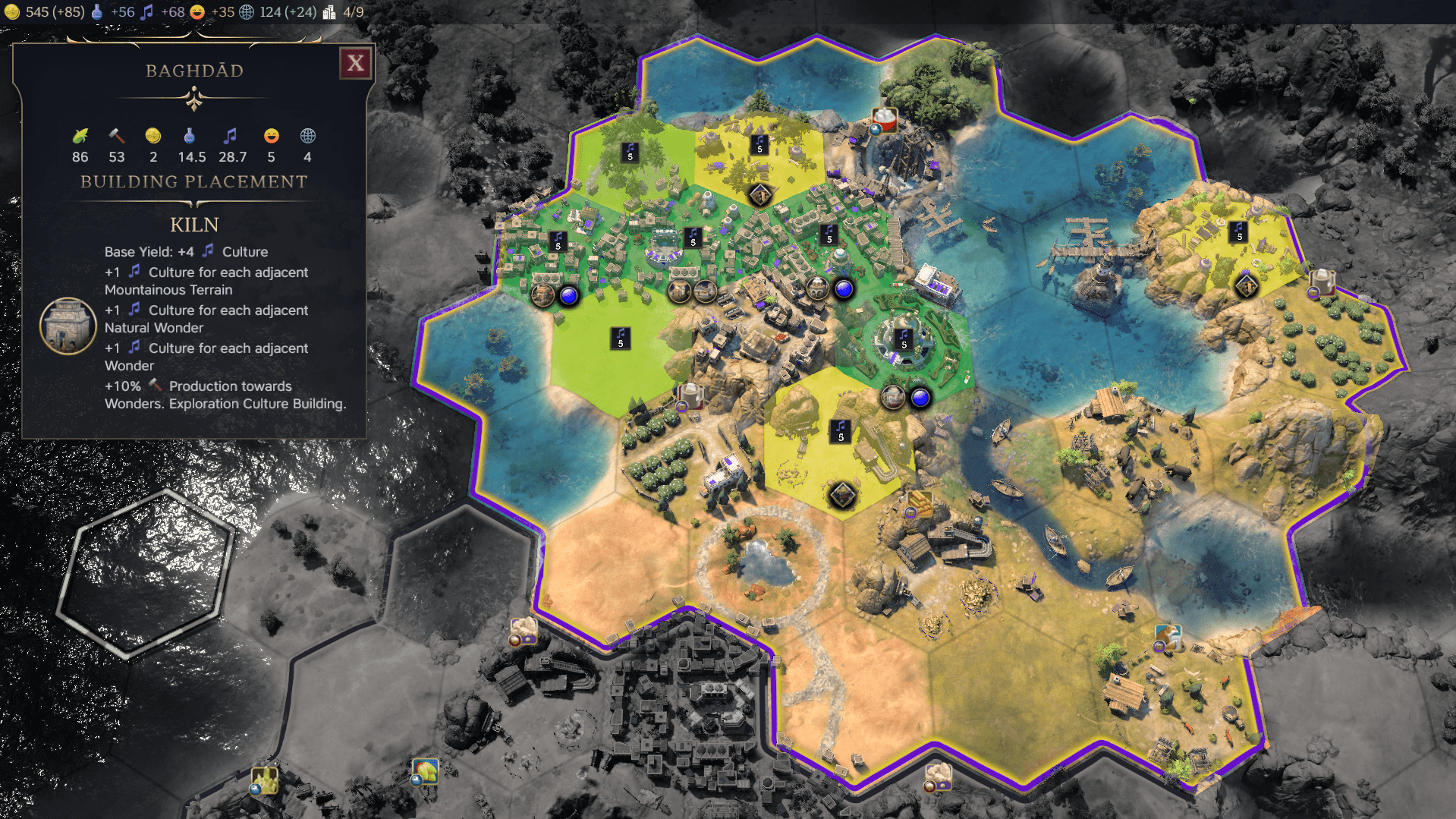Click the happiness smiley icon in the top bar
This screenshot has width=1456, height=819.
(196, 12)
